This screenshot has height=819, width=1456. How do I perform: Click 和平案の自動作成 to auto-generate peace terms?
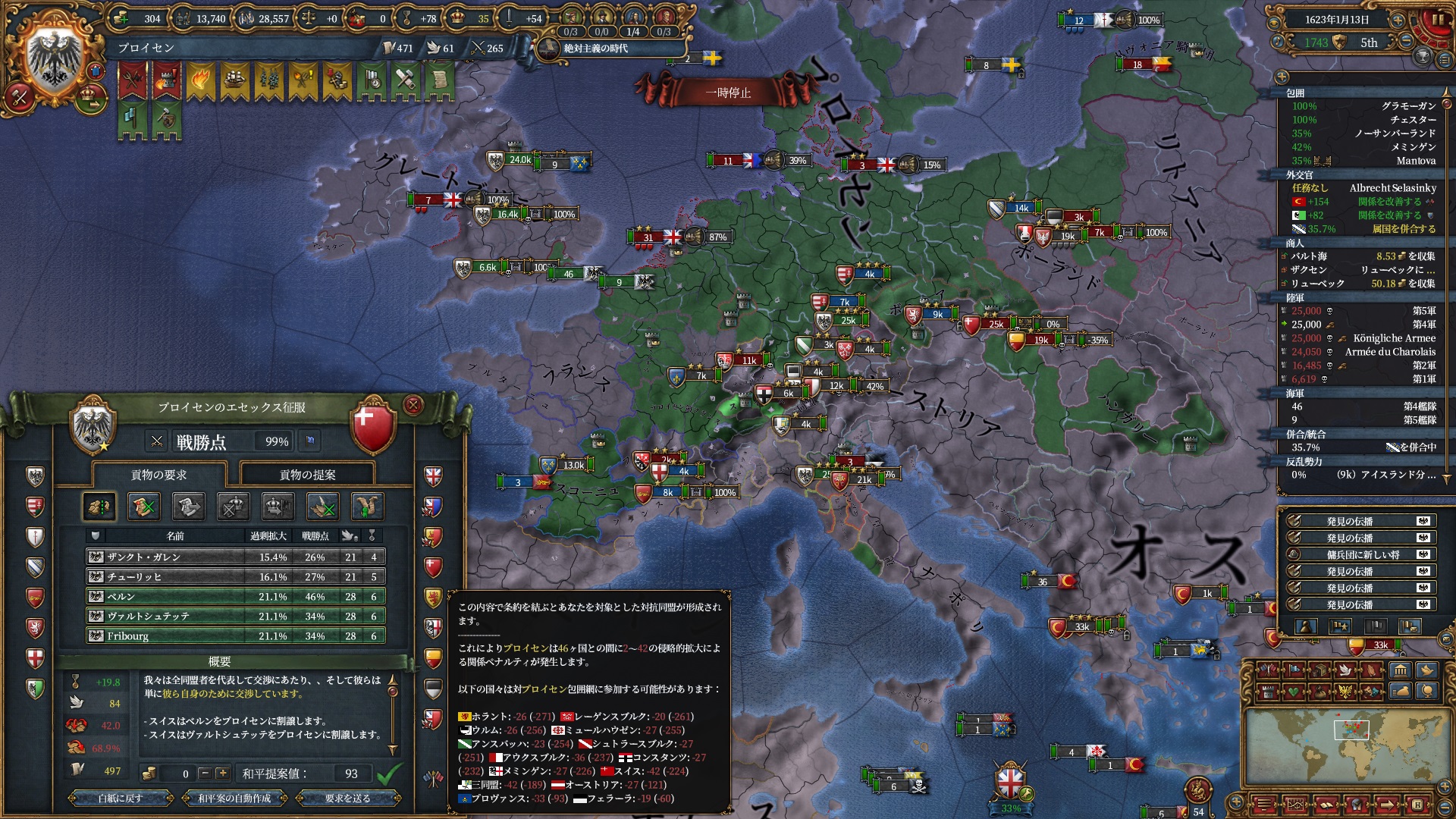pos(234,798)
